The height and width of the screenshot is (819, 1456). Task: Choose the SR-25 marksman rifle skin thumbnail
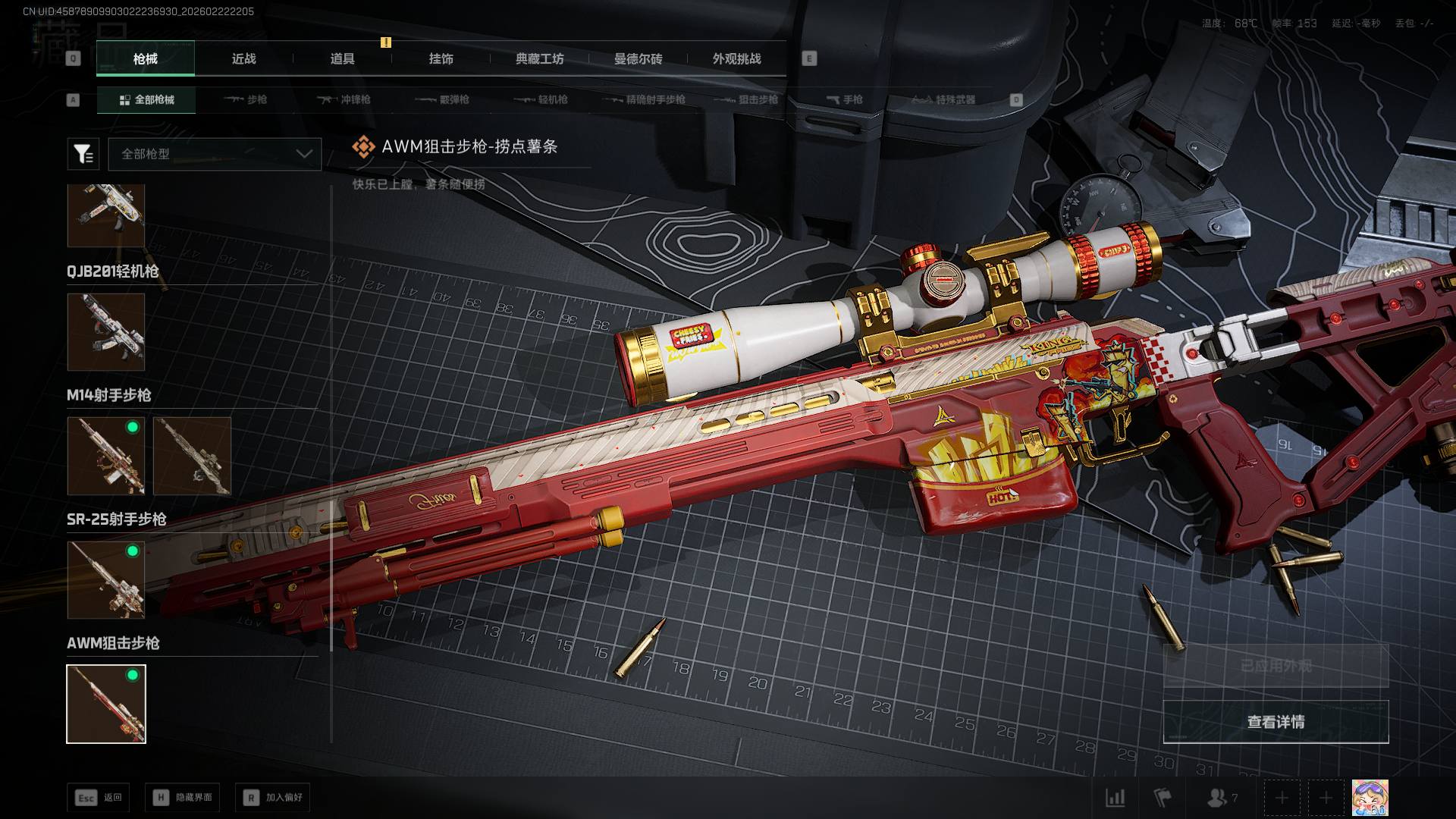coord(106,580)
